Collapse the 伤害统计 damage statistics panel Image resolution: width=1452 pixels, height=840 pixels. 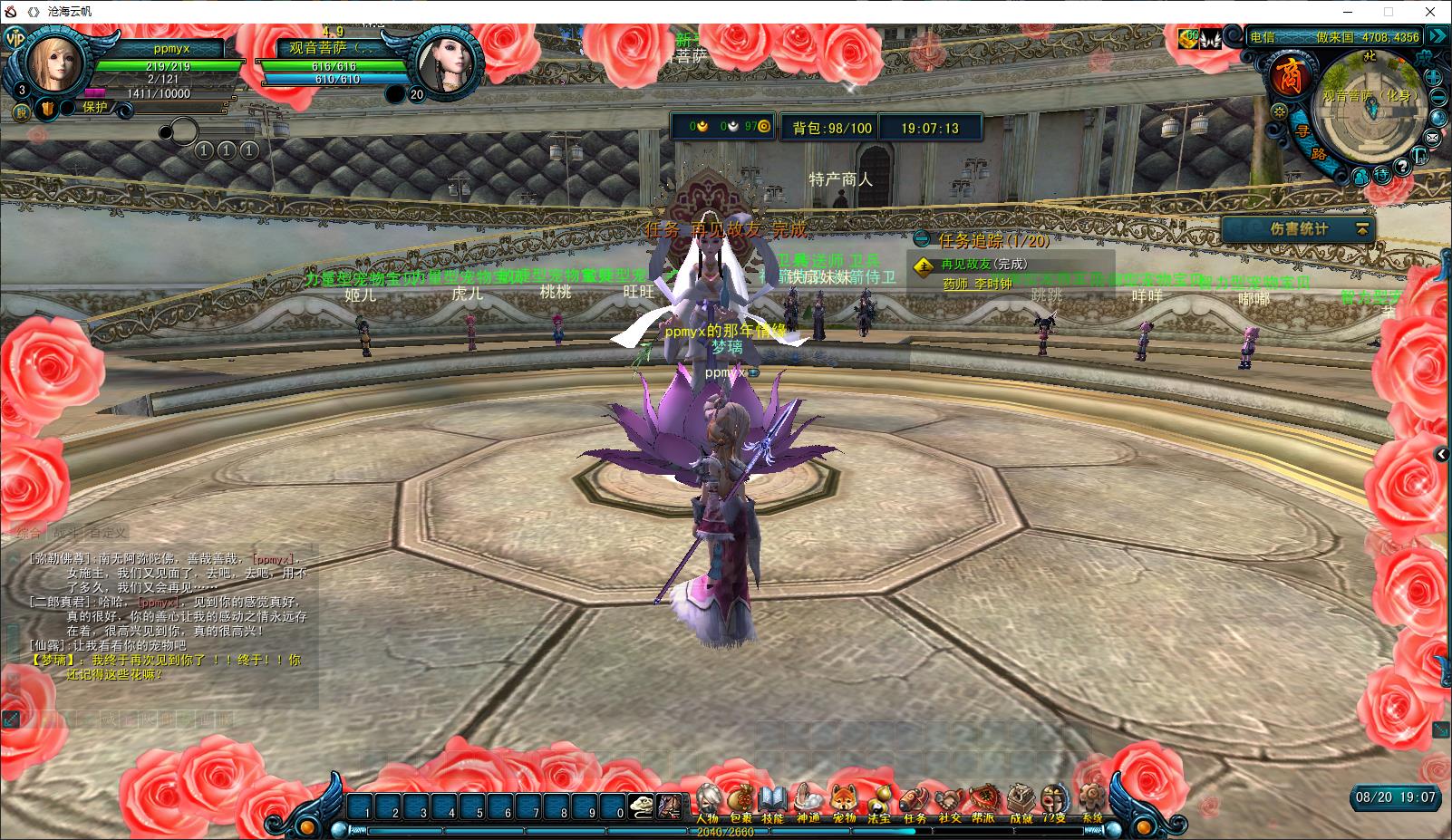(x=1361, y=230)
